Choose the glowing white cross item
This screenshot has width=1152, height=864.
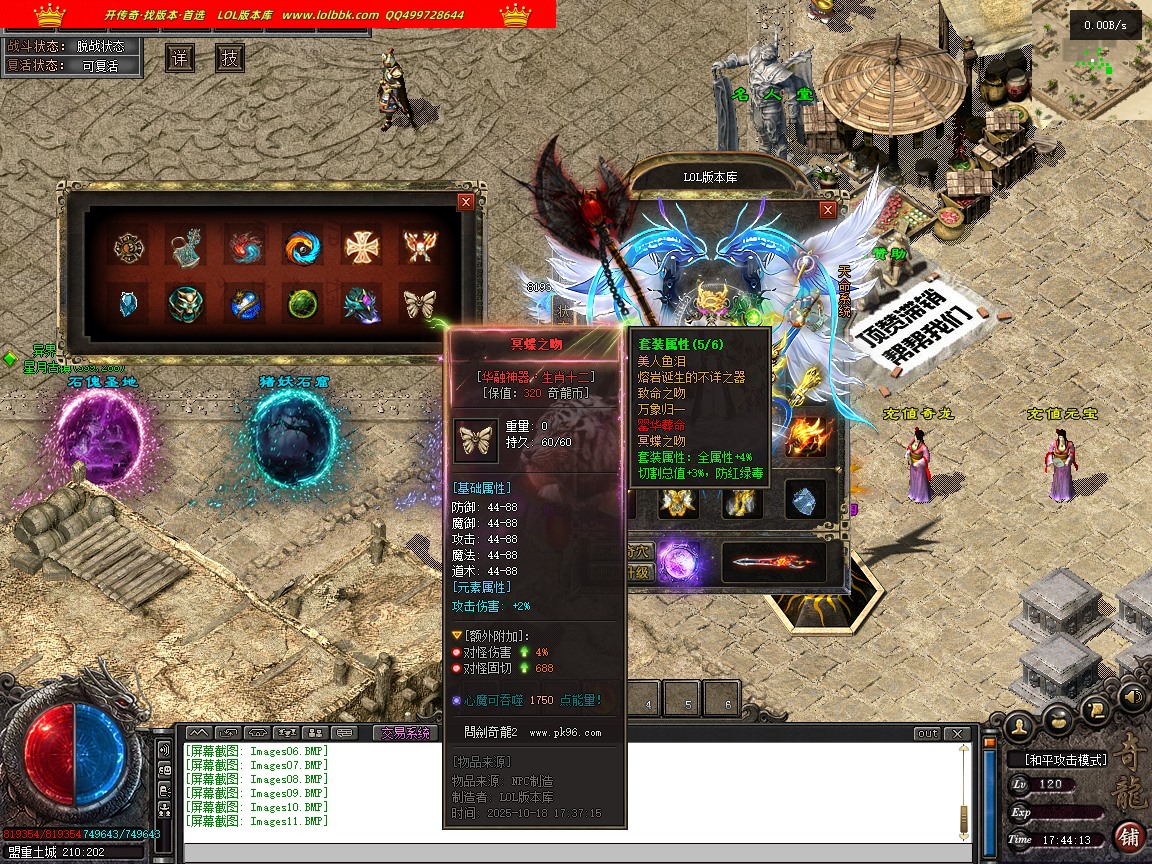[361, 246]
